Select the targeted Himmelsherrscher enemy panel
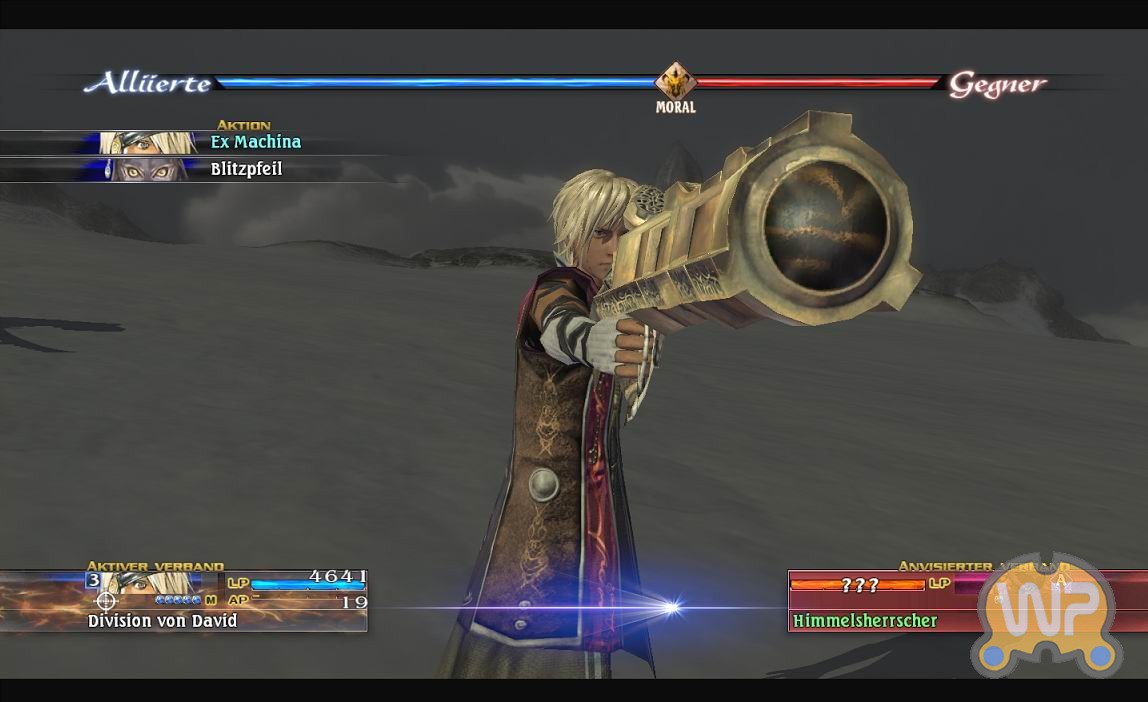The height and width of the screenshot is (702, 1148). pos(880,602)
